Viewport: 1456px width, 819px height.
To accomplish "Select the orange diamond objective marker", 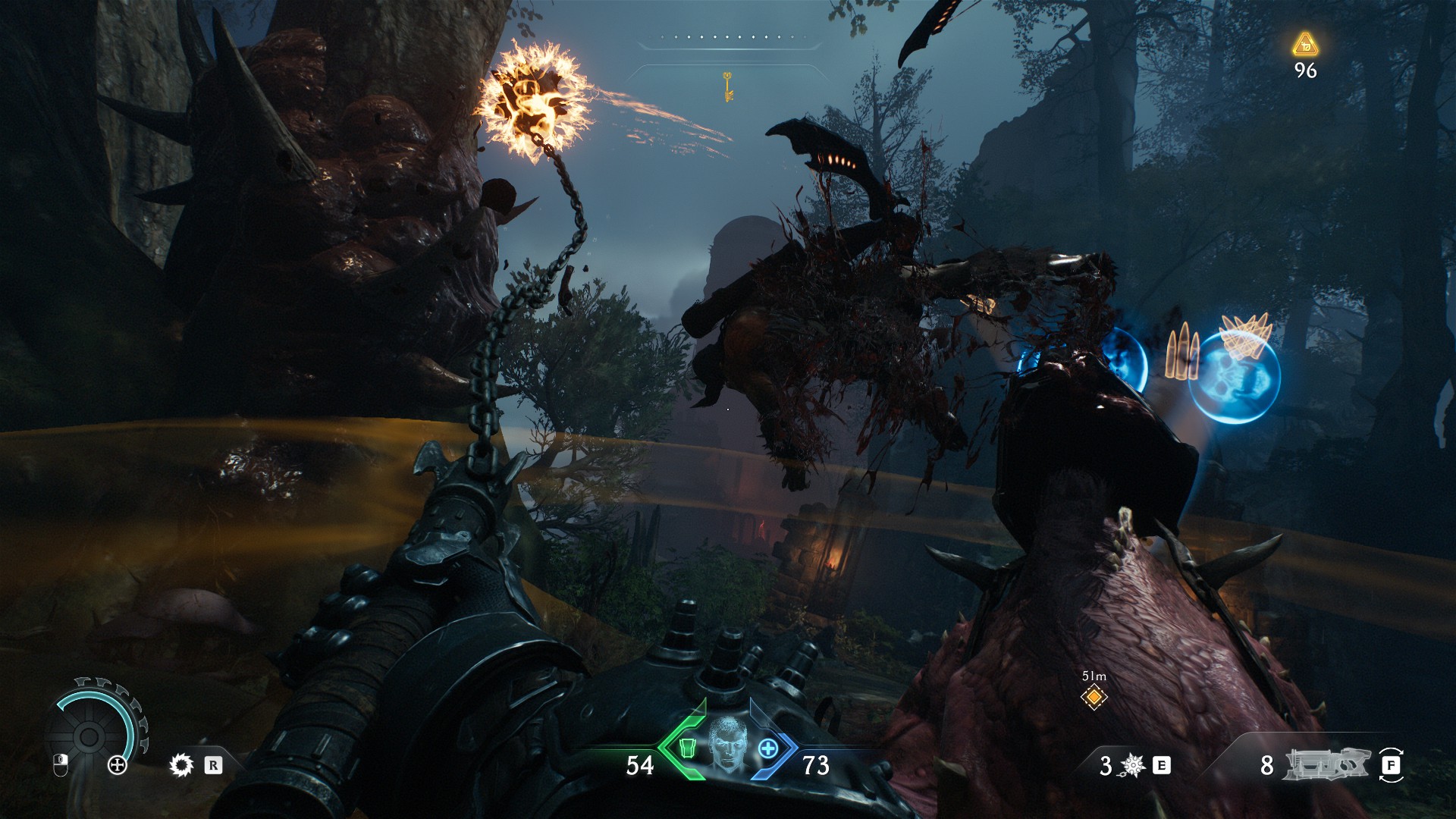I will point(1094,696).
